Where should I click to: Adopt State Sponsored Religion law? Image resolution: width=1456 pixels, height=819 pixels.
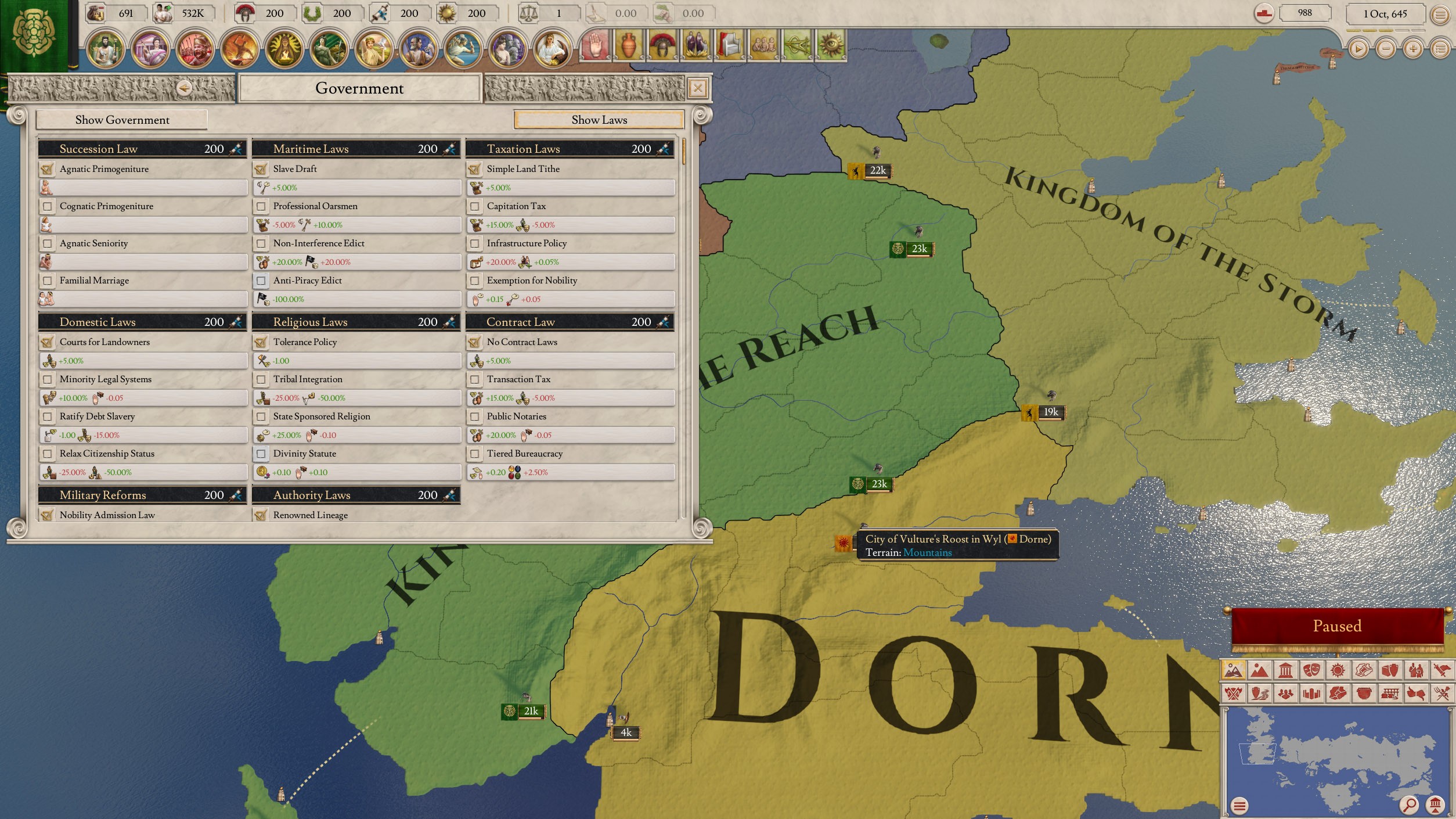click(x=261, y=416)
